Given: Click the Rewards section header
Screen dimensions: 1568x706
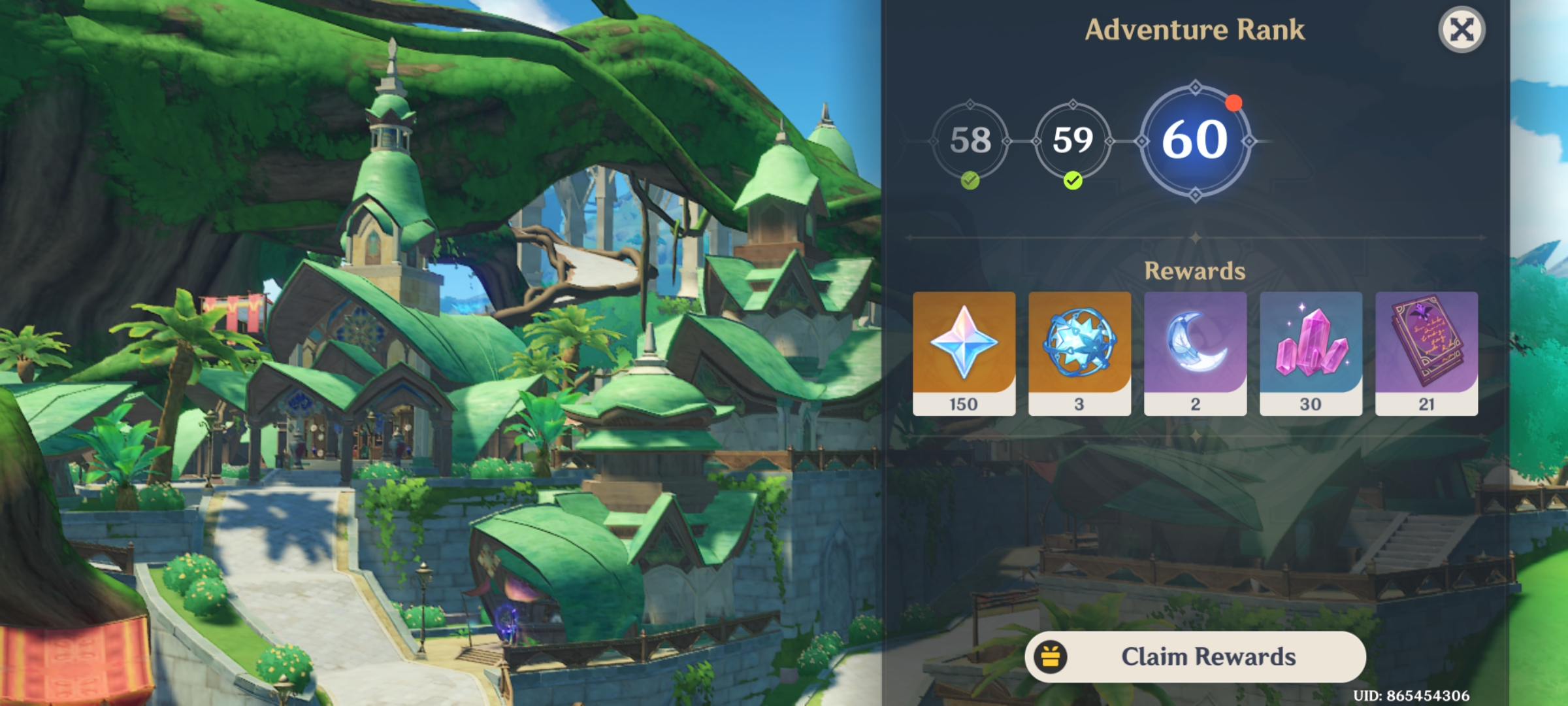Looking at the screenshot, I should pyautogui.click(x=1196, y=271).
